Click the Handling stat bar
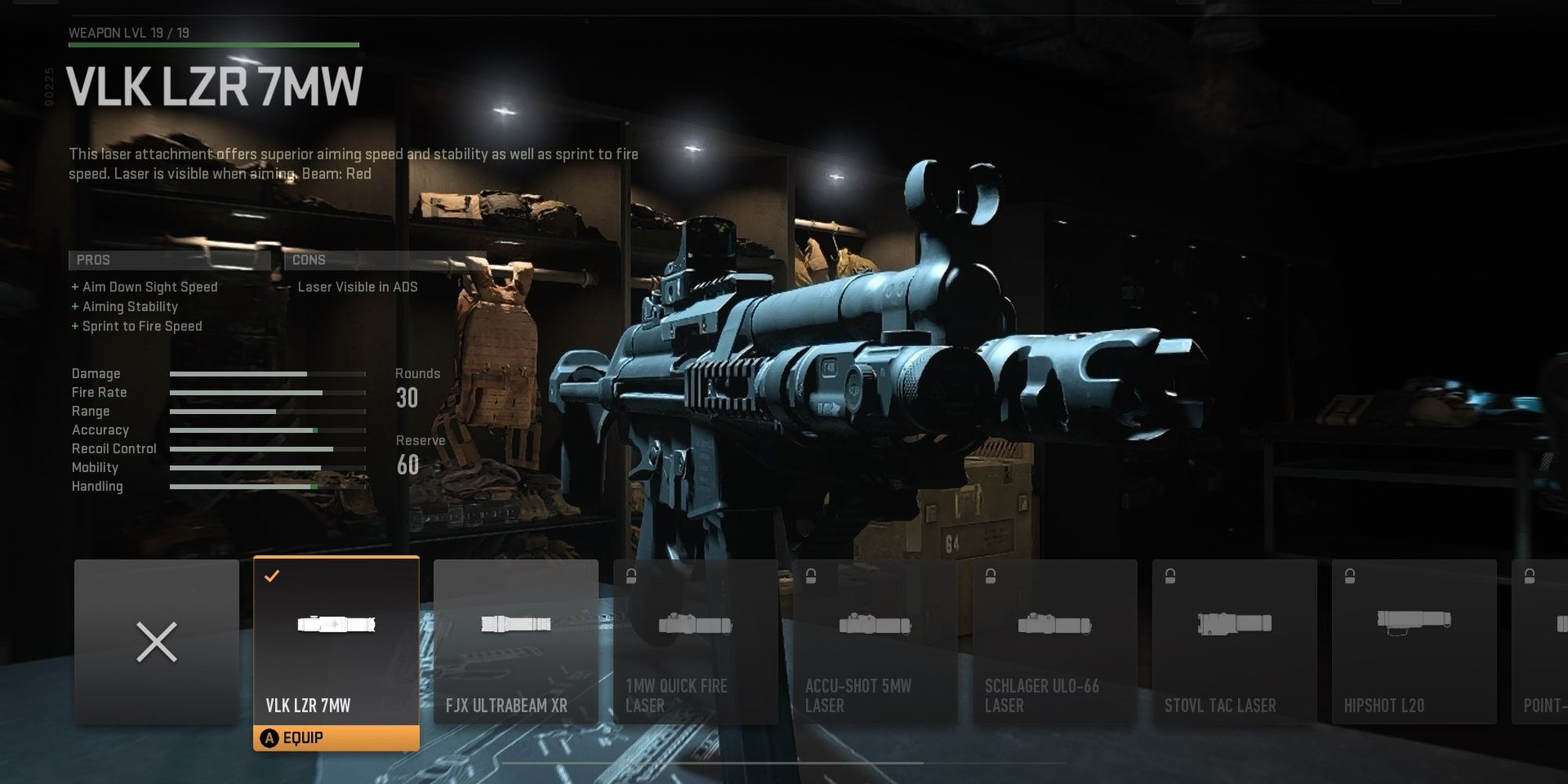The width and height of the screenshot is (1568, 784). coord(267,487)
